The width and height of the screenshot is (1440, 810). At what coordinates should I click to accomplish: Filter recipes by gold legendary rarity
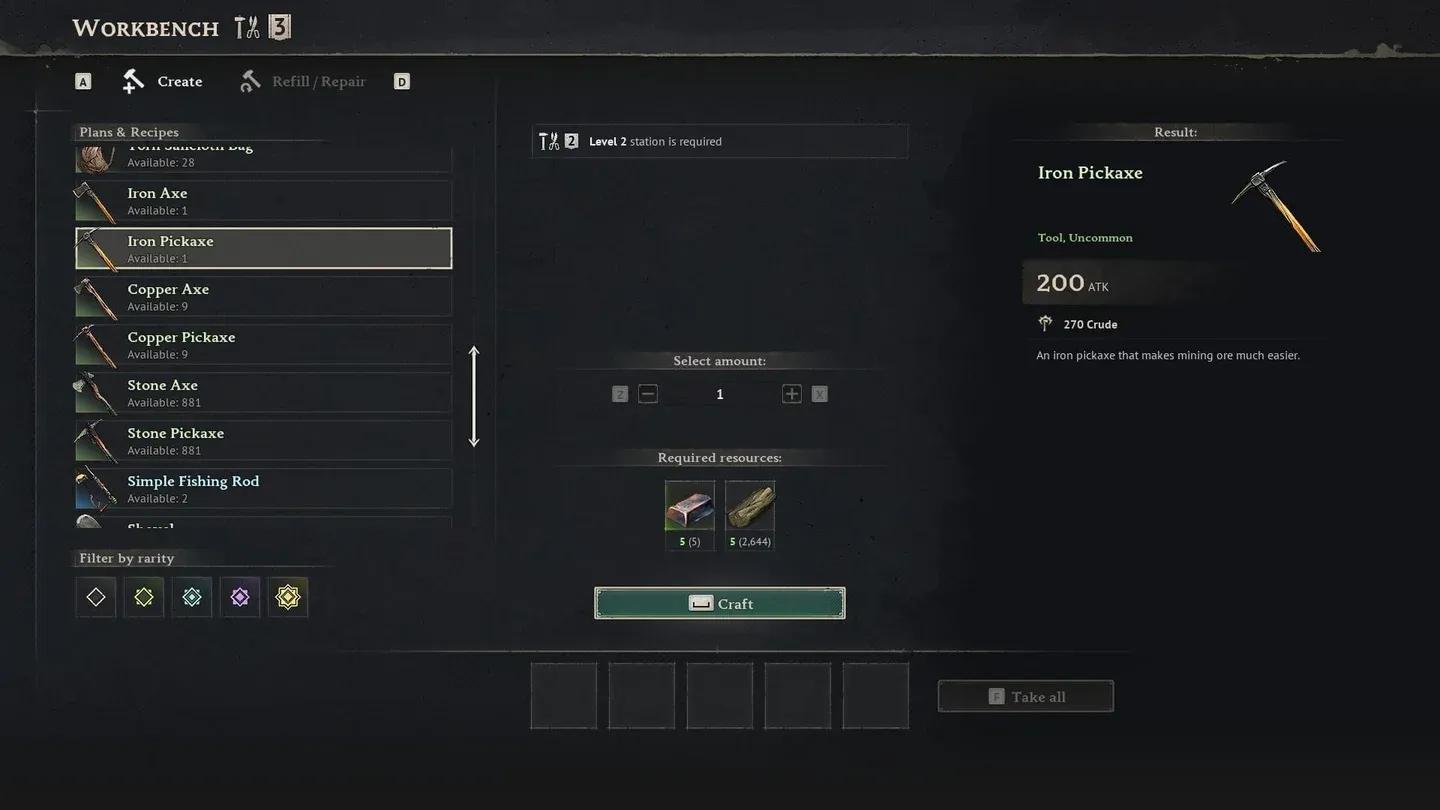point(288,597)
